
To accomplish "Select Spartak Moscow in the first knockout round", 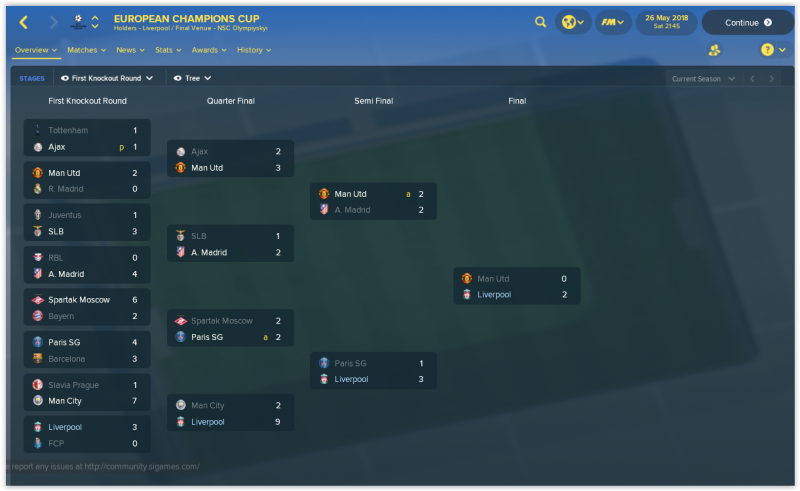I will pyautogui.click(x=80, y=299).
